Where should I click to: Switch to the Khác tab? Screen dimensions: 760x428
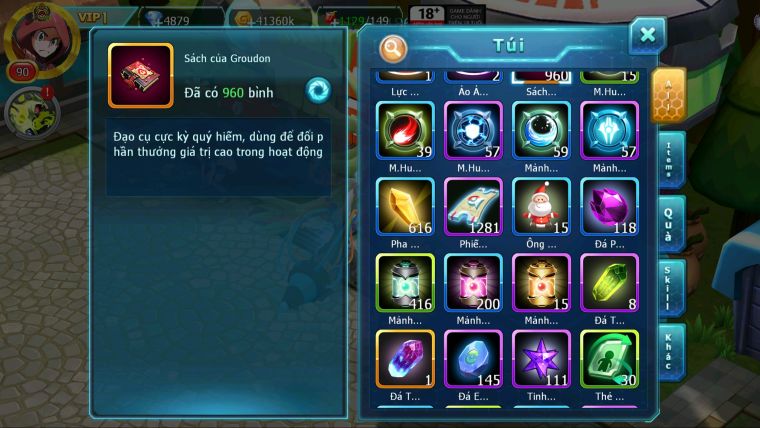[669, 351]
